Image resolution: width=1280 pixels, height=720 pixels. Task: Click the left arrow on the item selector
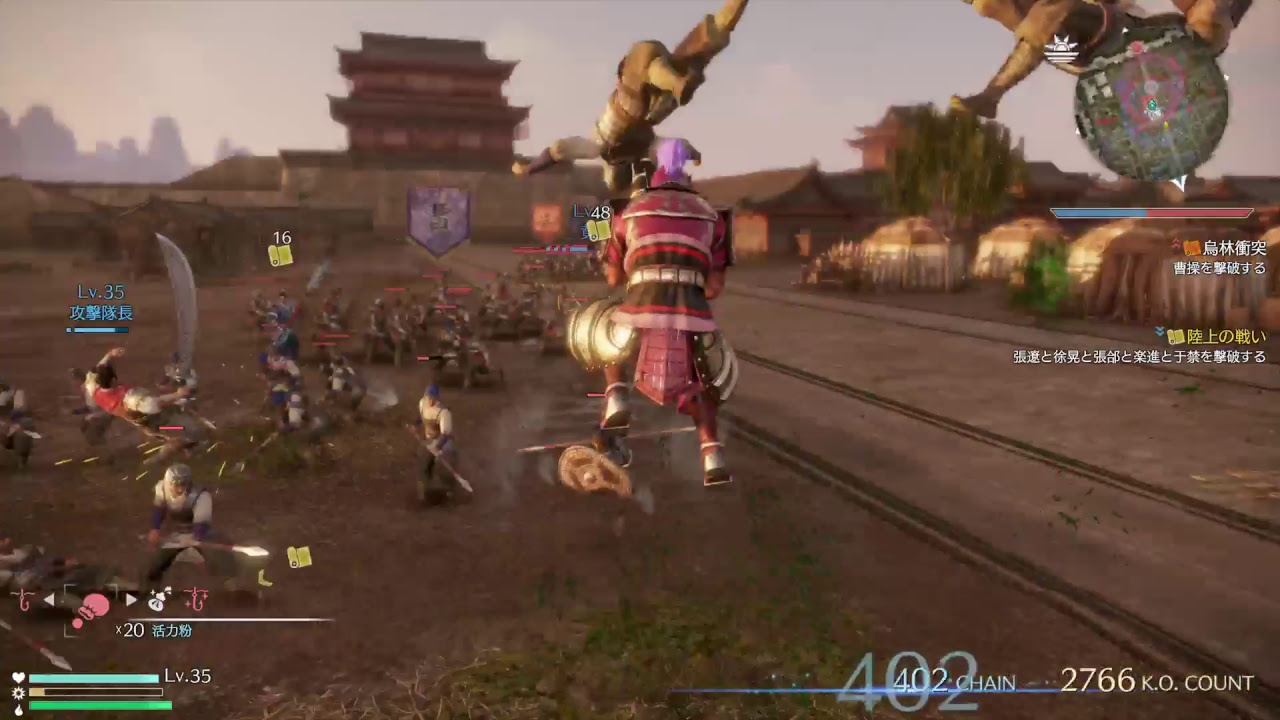click(x=50, y=599)
